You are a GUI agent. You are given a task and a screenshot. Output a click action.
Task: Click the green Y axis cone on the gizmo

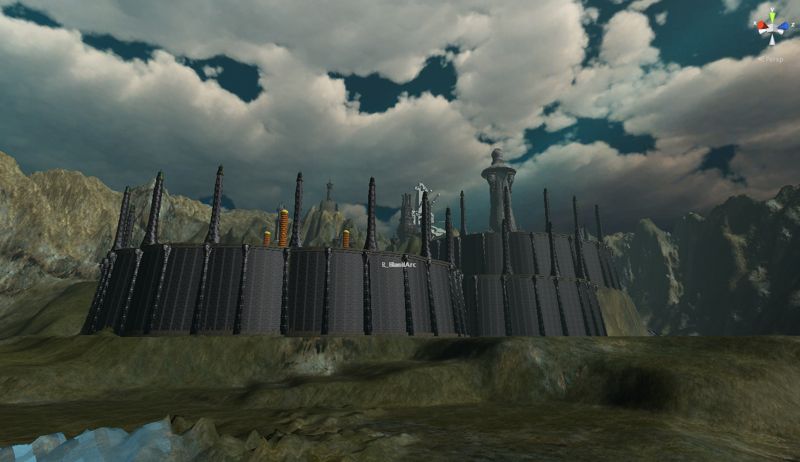tap(772, 15)
